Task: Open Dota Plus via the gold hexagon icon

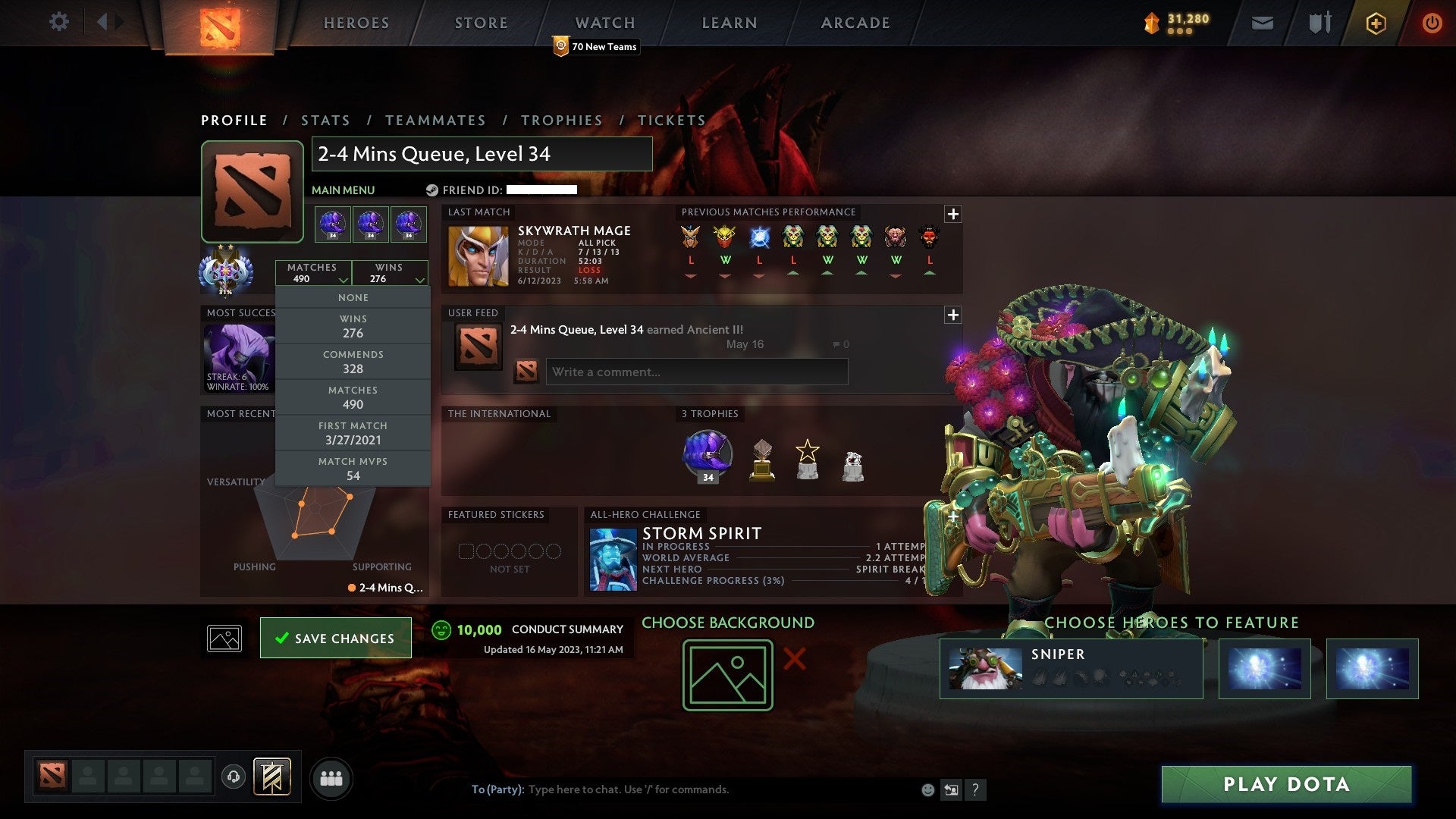Action: pos(1376,23)
